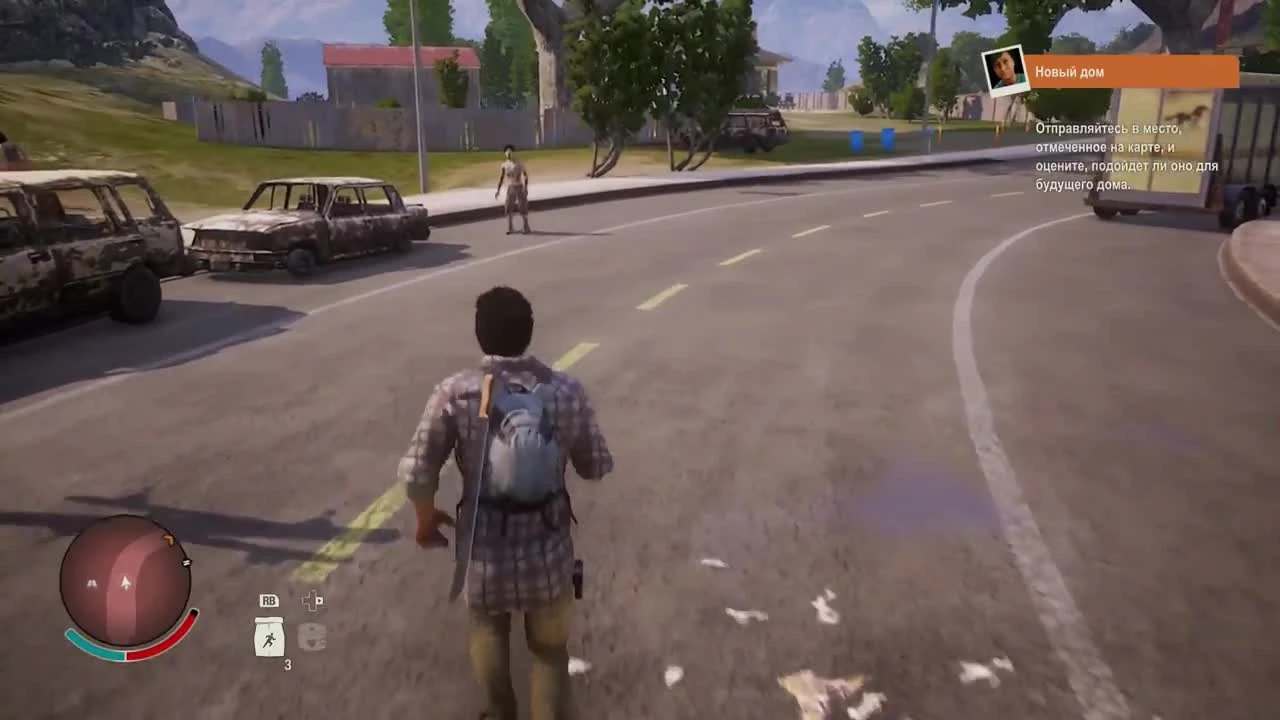Click the N compass indicator on the minimap
The image size is (1280, 720).
click(x=187, y=562)
